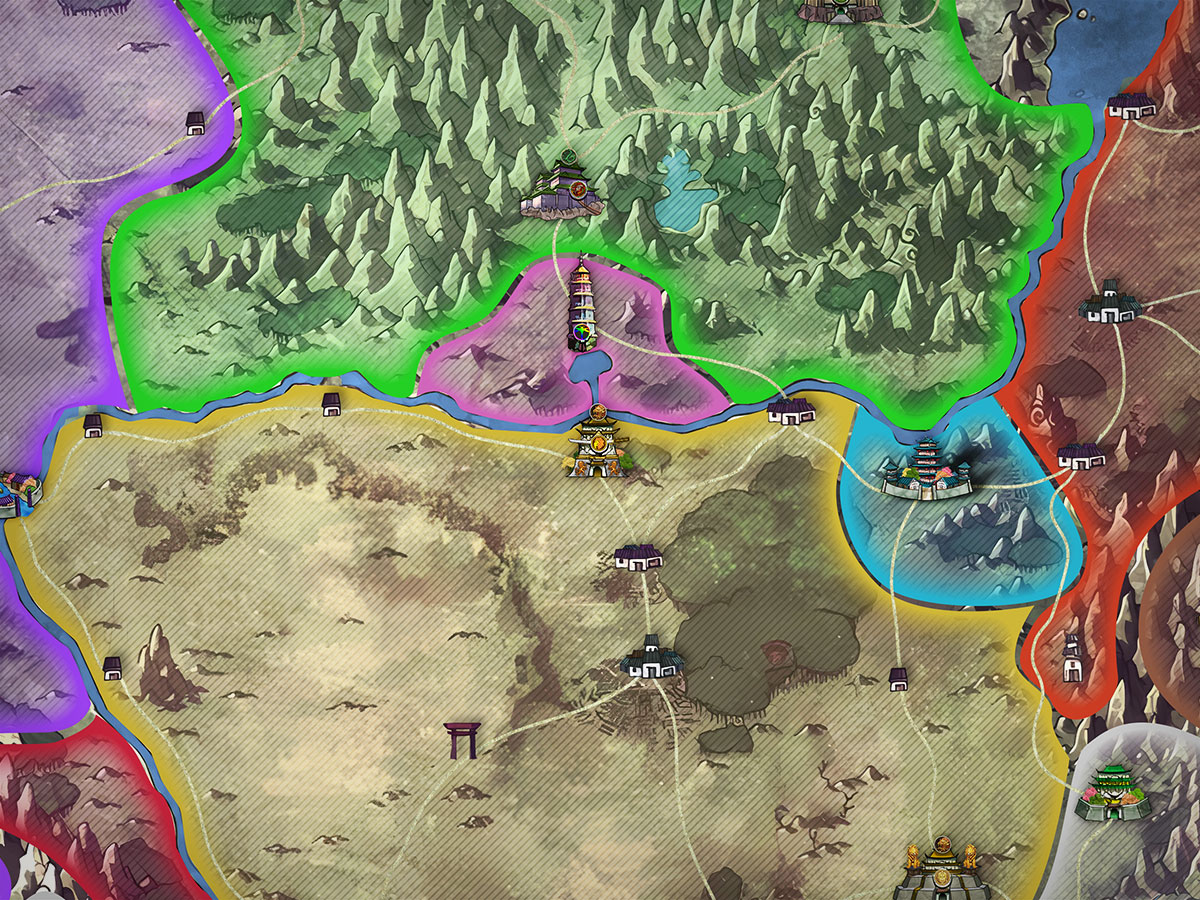Viewport: 1200px width, 900px height.
Task: Choose the walled fortress in the blue territory
Action: point(927,470)
